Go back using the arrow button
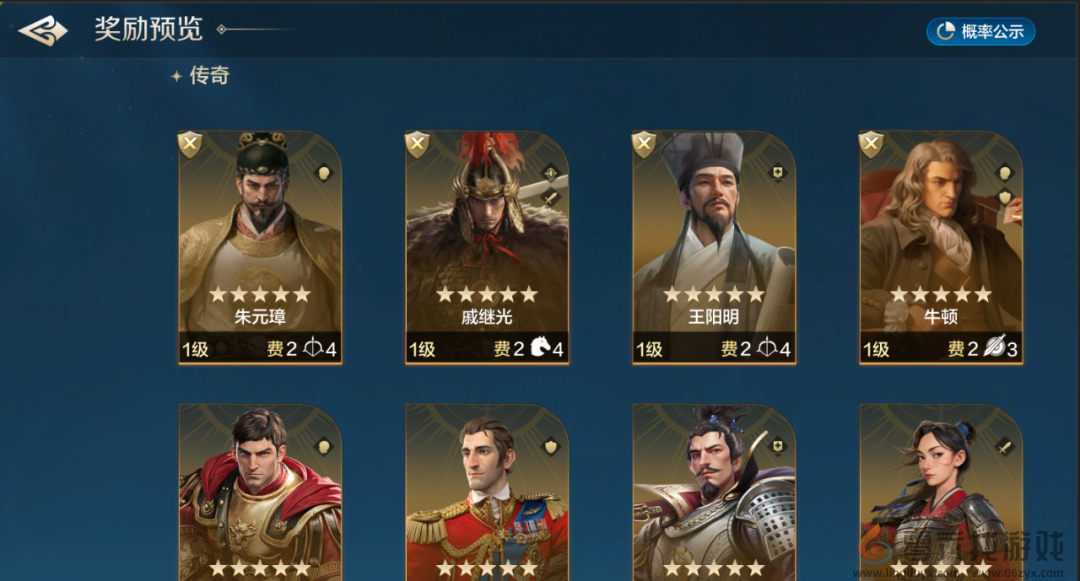 (x=43, y=31)
